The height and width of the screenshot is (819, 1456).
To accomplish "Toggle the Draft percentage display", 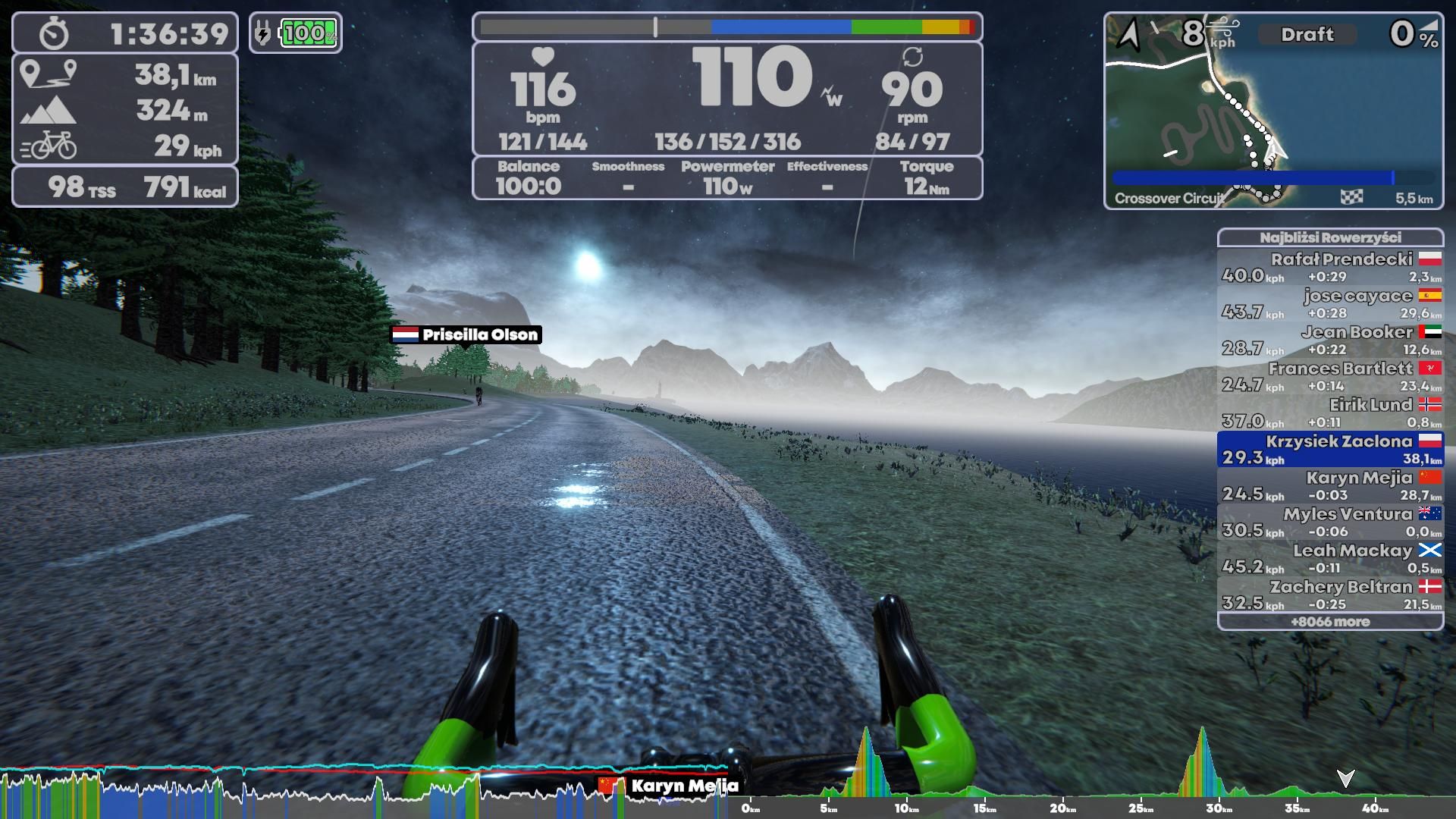I will (x=1307, y=33).
